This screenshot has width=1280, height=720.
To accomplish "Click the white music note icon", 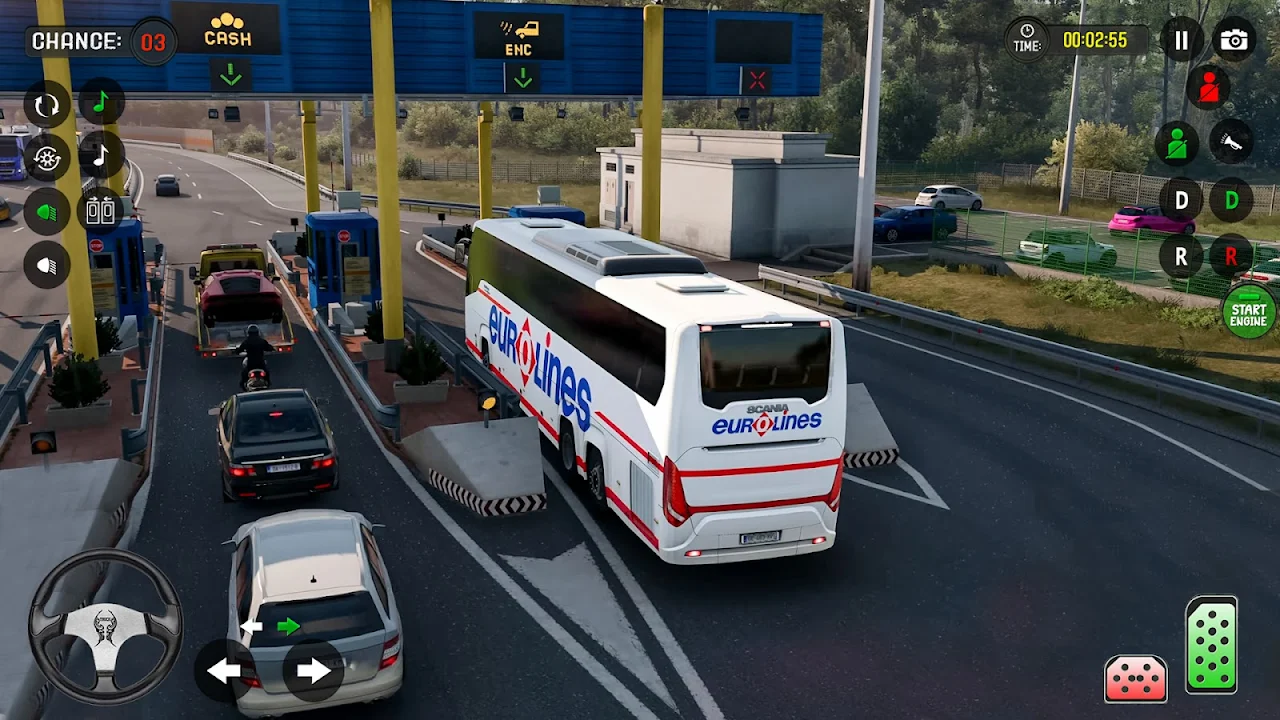I will pyautogui.click(x=101, y=155).
